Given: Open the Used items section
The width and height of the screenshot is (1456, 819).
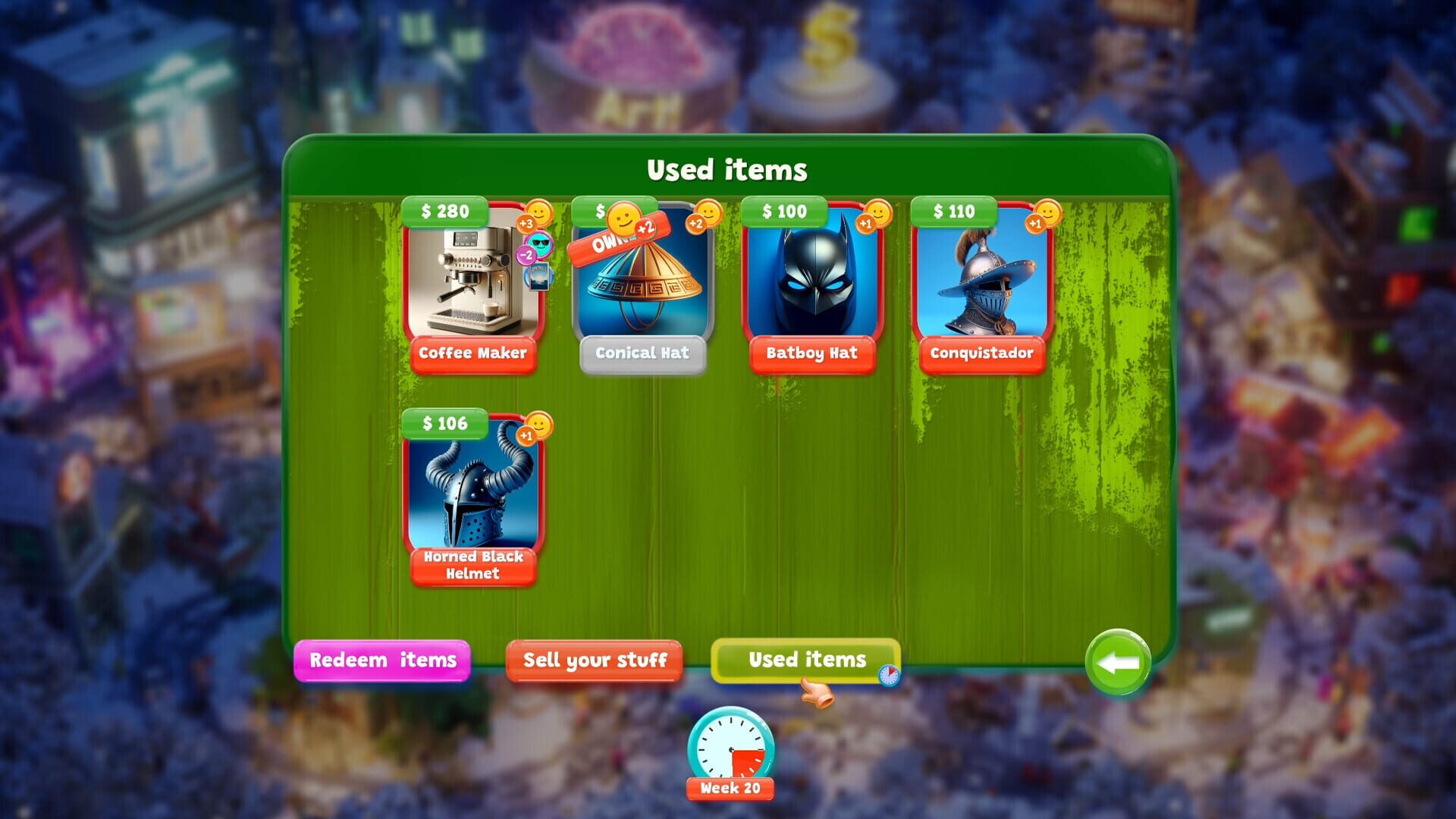Looking at the screenshot, I should click(x=805, y=659).
